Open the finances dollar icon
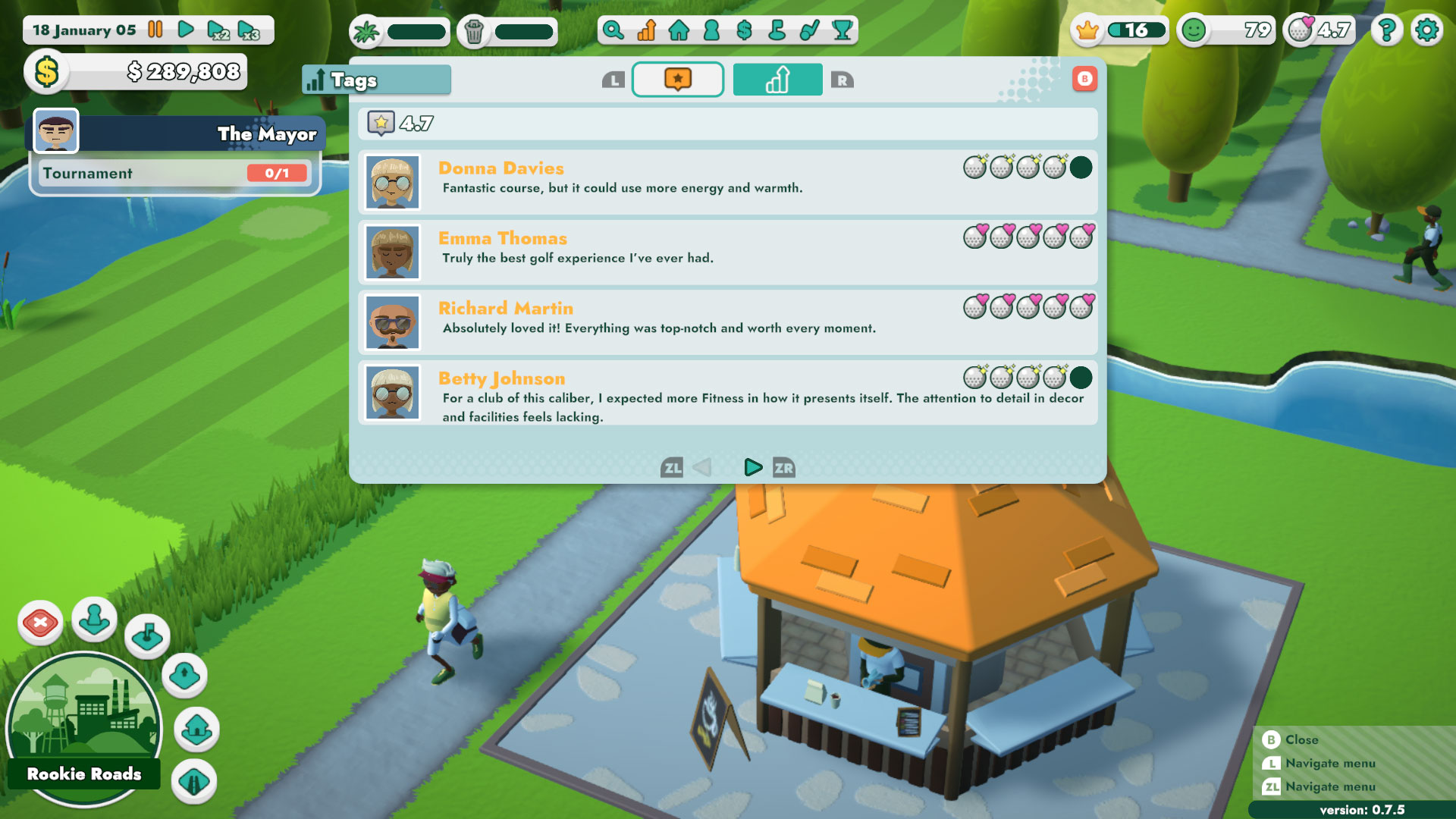1456x819 pixels. [744, 31]
